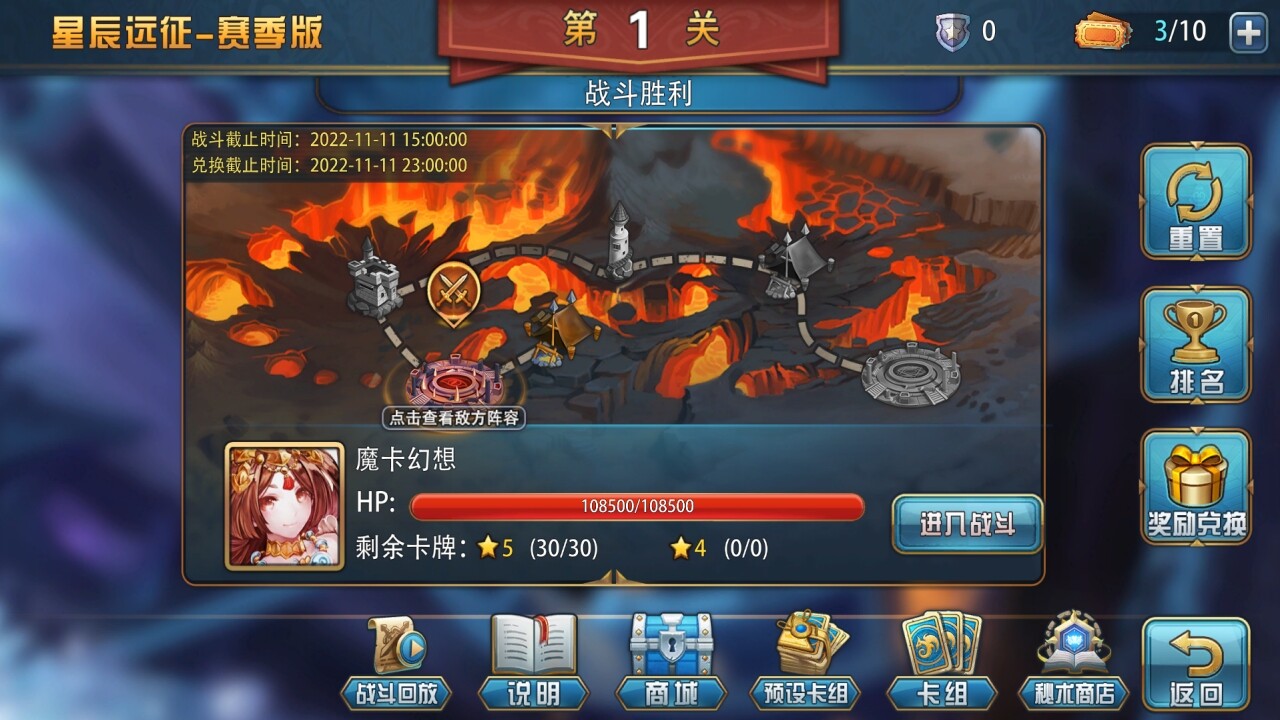Open the 说明 instructions book
The height and width of the screenshot is (720, 1280).
[533, 660]
